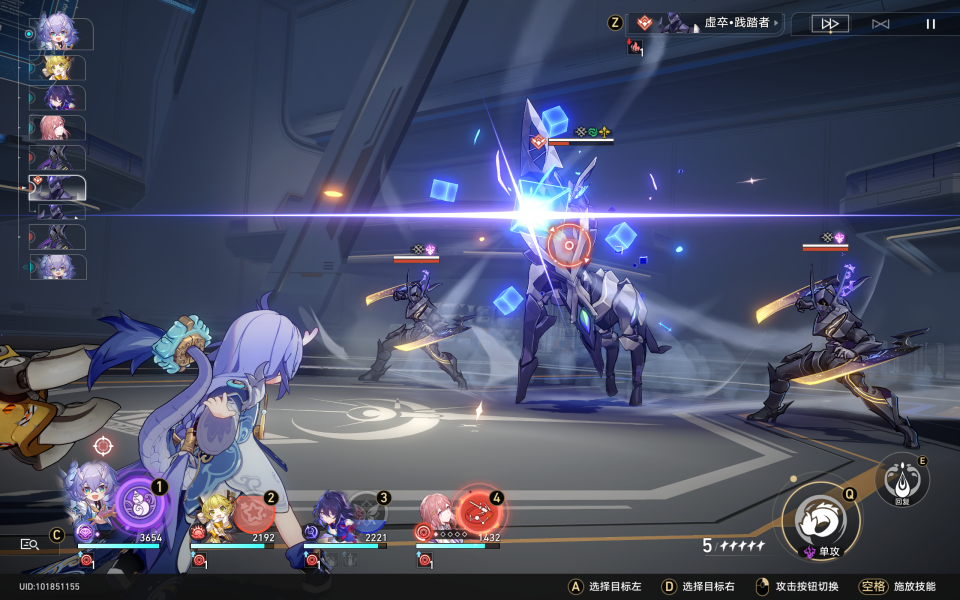Viewport: 960px width, 600px height.
Task: Activate the red star ultimate numbered 2
Action: coord(254,513)
